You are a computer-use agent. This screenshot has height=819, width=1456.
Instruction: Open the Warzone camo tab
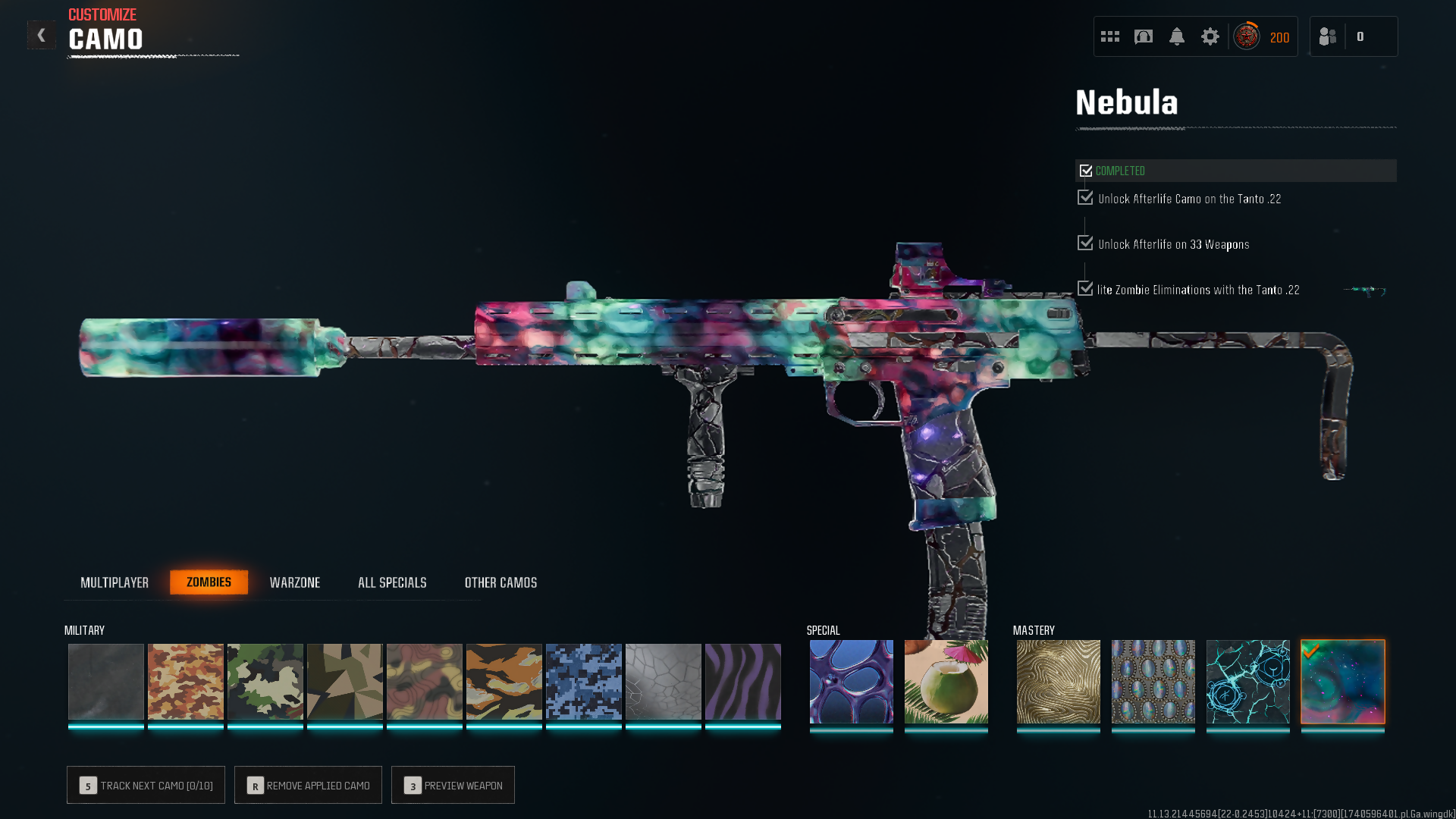[295, 582]
